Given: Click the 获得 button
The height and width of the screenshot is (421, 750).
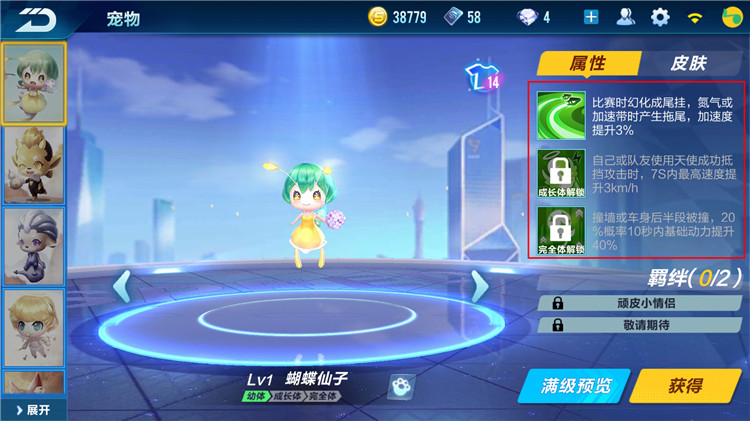Looking at the screenshot, I should (x=685, y=385).
